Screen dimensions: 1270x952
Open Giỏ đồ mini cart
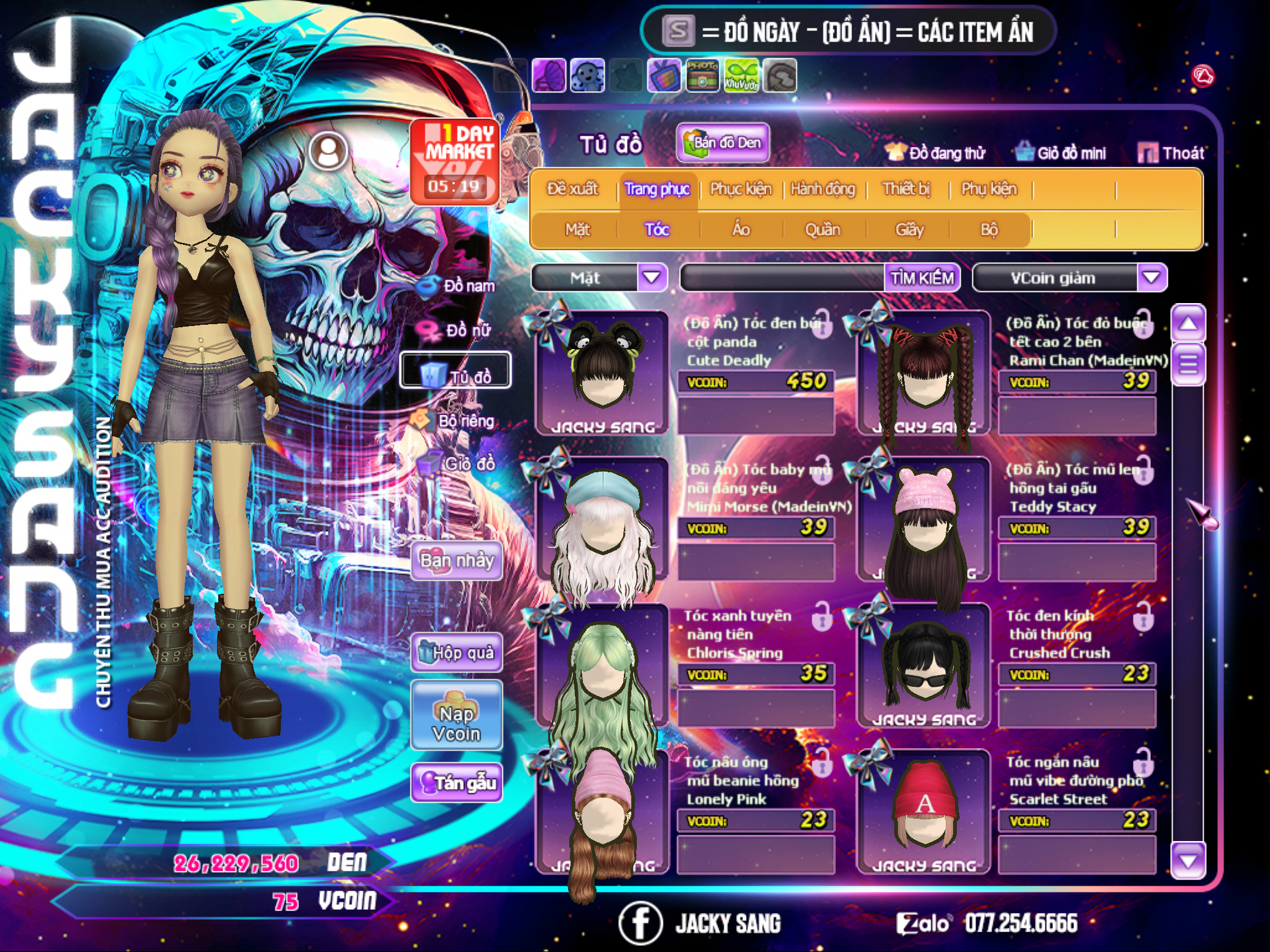point(1061,153)
